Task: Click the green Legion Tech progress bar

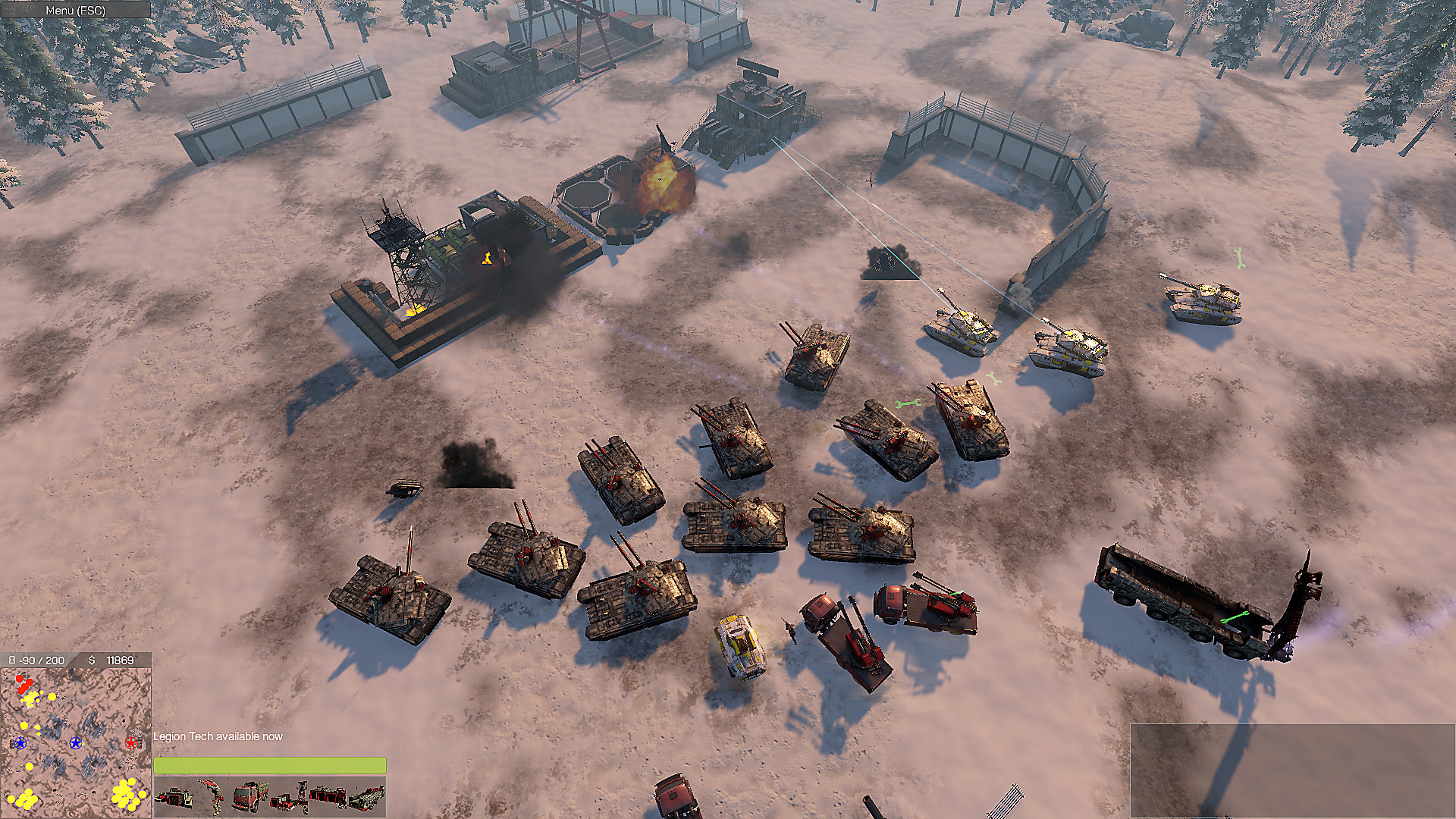Action: [x=269, y=767]
